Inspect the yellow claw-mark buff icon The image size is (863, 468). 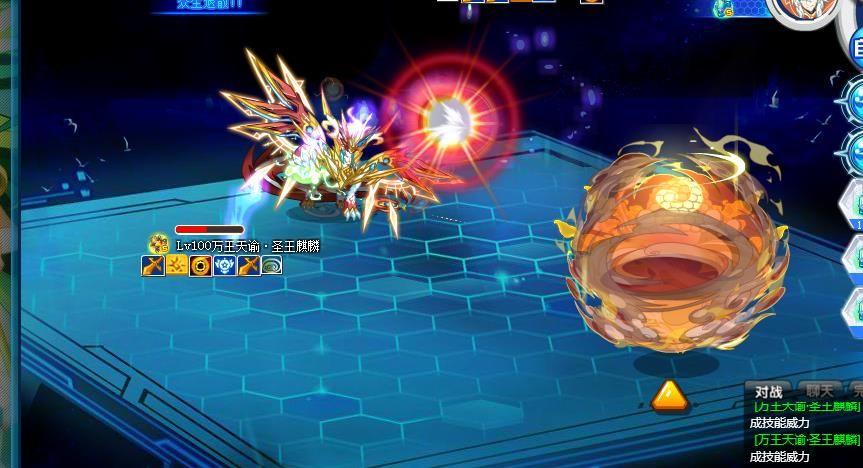click(x=176, y=265)
